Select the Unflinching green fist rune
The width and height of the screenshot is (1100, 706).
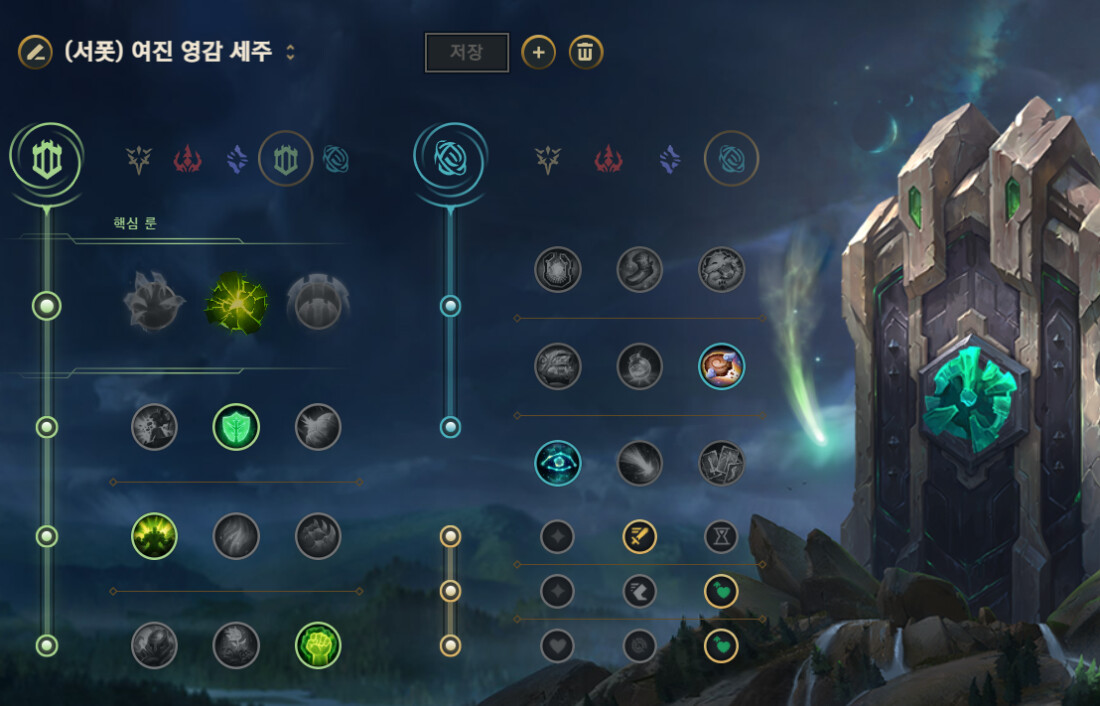point(318,646)
